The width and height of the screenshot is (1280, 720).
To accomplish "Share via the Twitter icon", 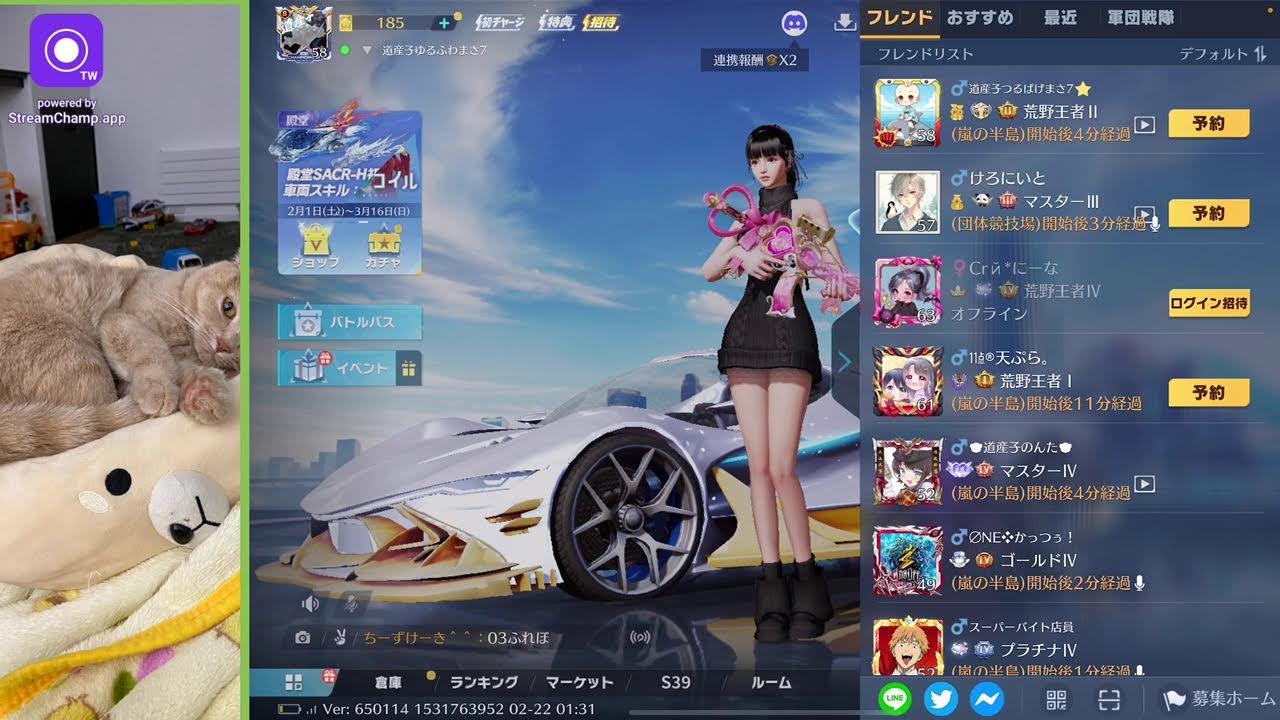I will click(x=941, y=698).
